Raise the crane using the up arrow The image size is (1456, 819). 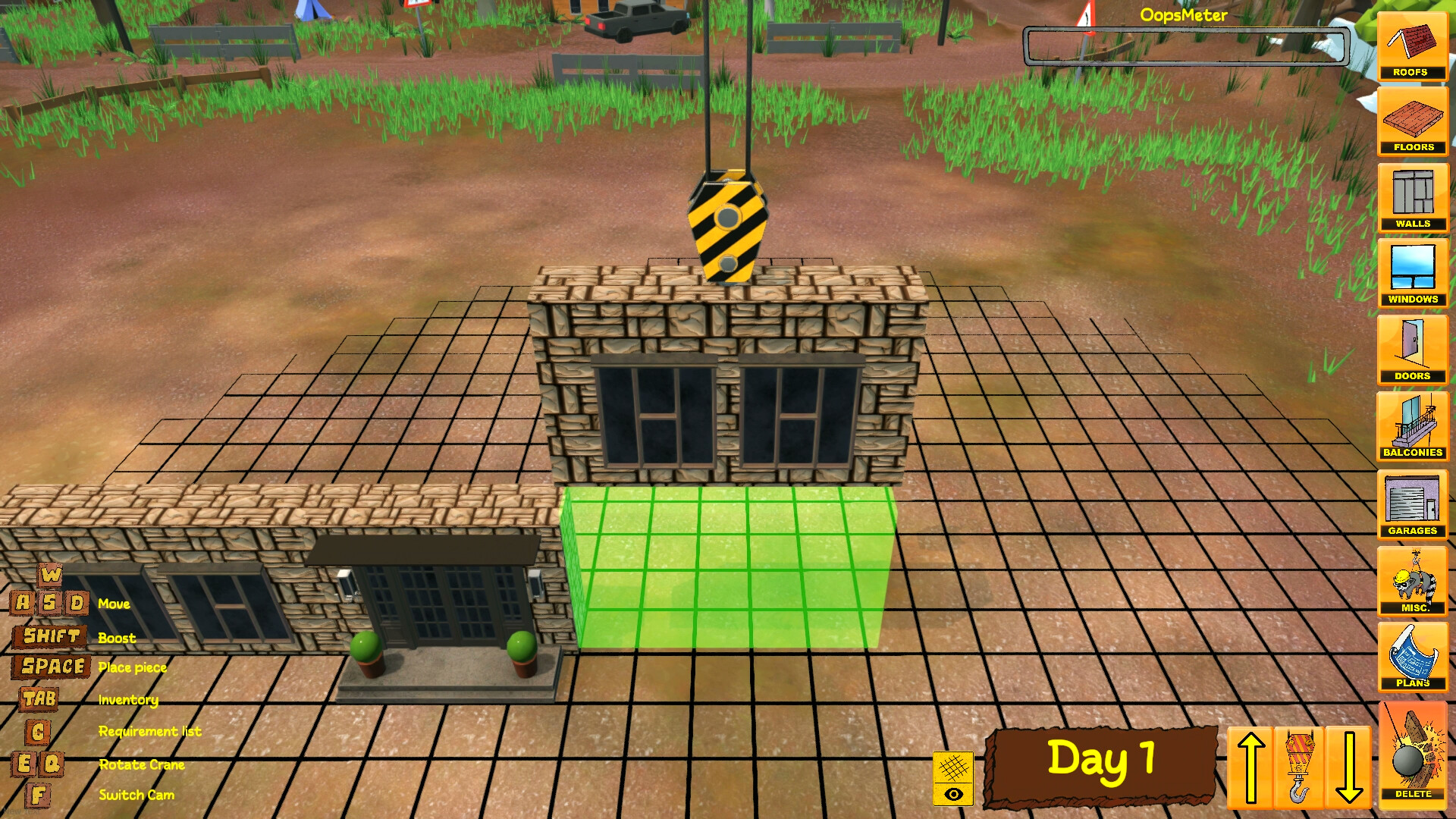pos(1250,766)
